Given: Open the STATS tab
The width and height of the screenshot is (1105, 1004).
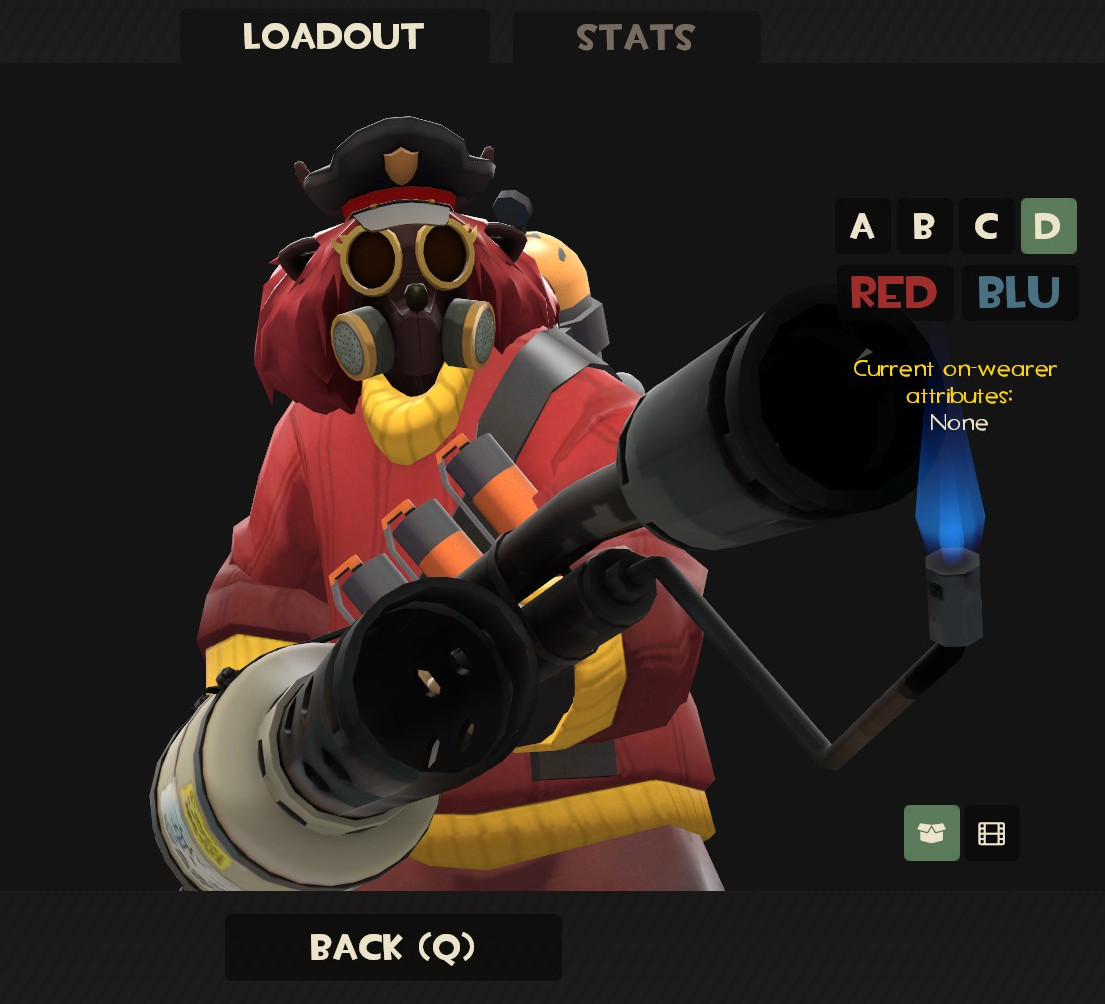Looking at the screenshot, I should 636,38.
